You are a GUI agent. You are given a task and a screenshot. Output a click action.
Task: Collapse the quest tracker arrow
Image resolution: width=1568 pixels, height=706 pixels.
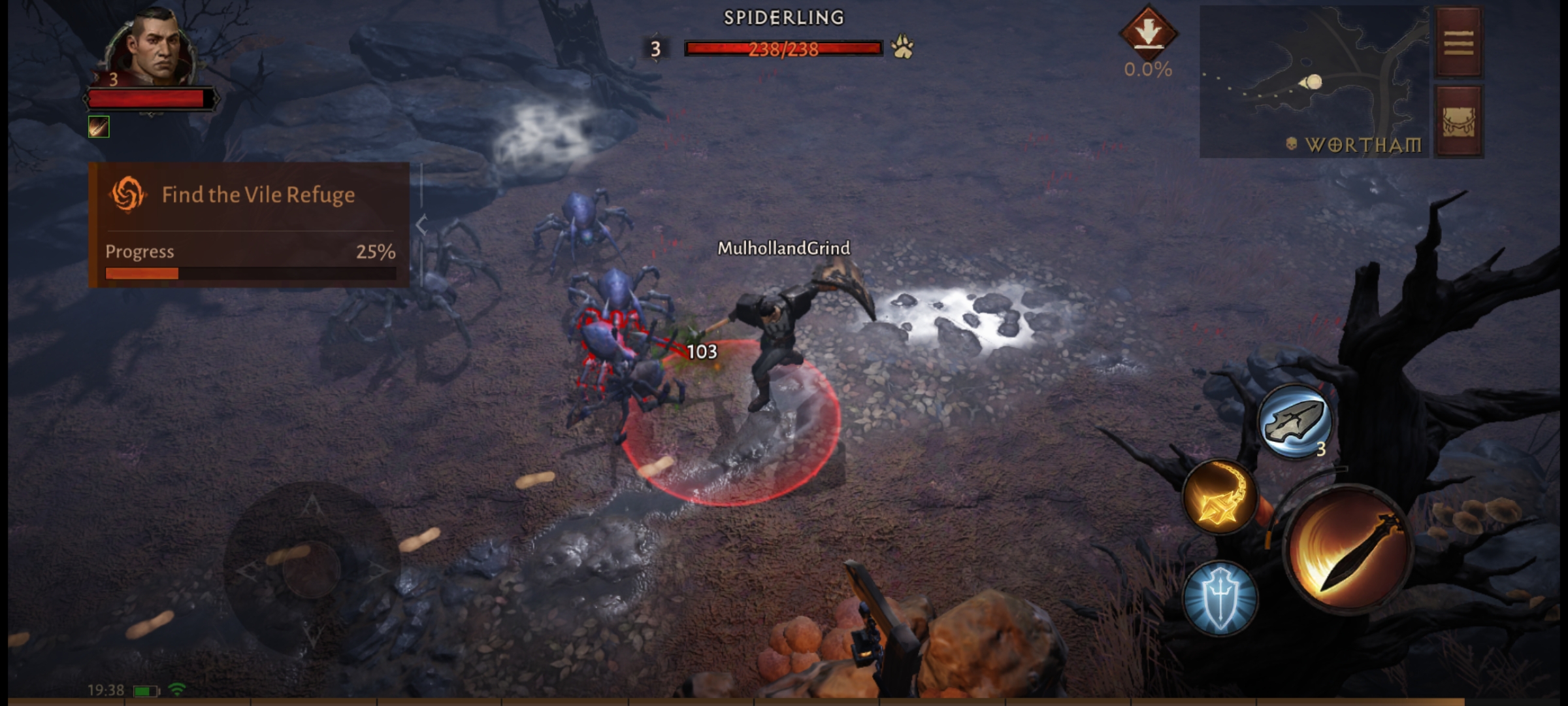click(421, 225)
